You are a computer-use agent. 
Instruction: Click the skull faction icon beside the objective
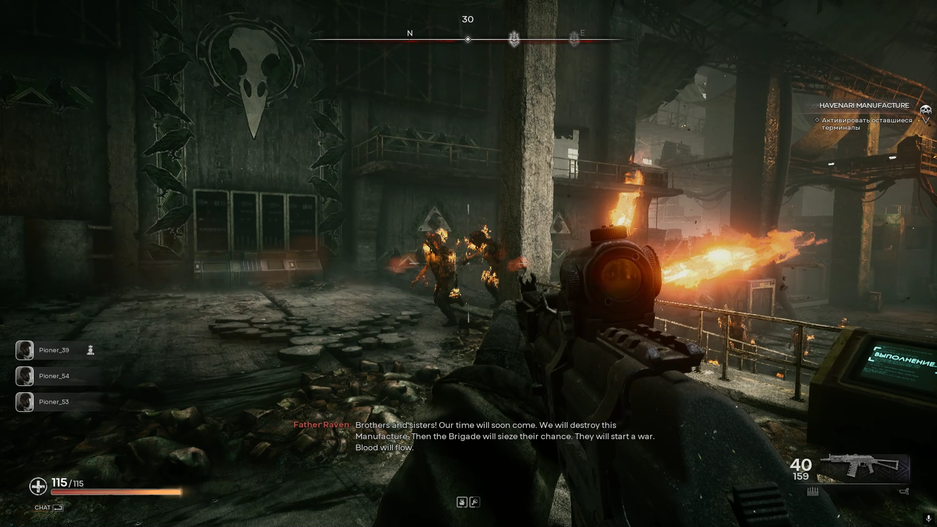coord(925,111)
